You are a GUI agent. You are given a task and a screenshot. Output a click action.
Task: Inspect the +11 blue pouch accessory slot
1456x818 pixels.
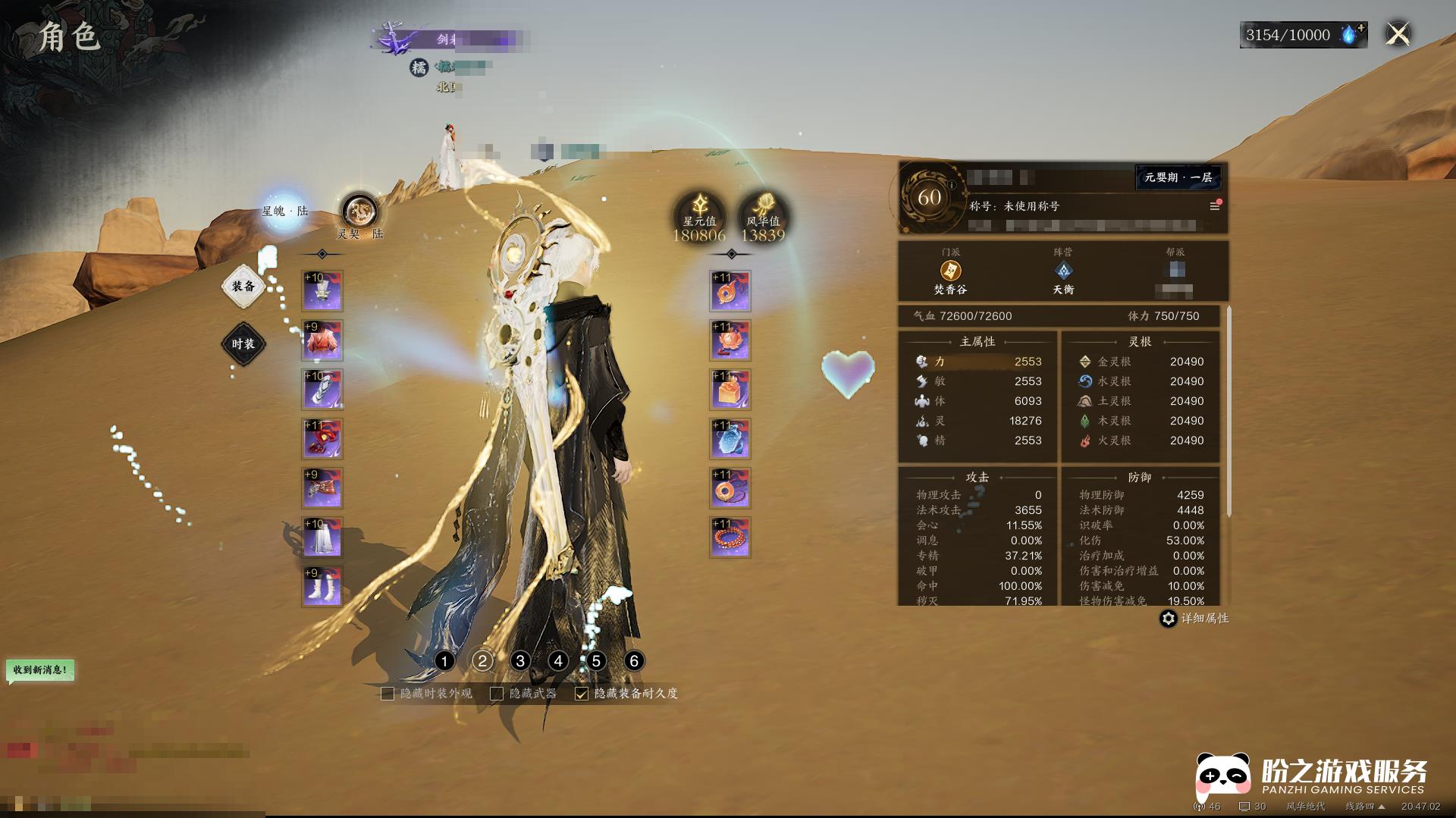click(730, 439)
